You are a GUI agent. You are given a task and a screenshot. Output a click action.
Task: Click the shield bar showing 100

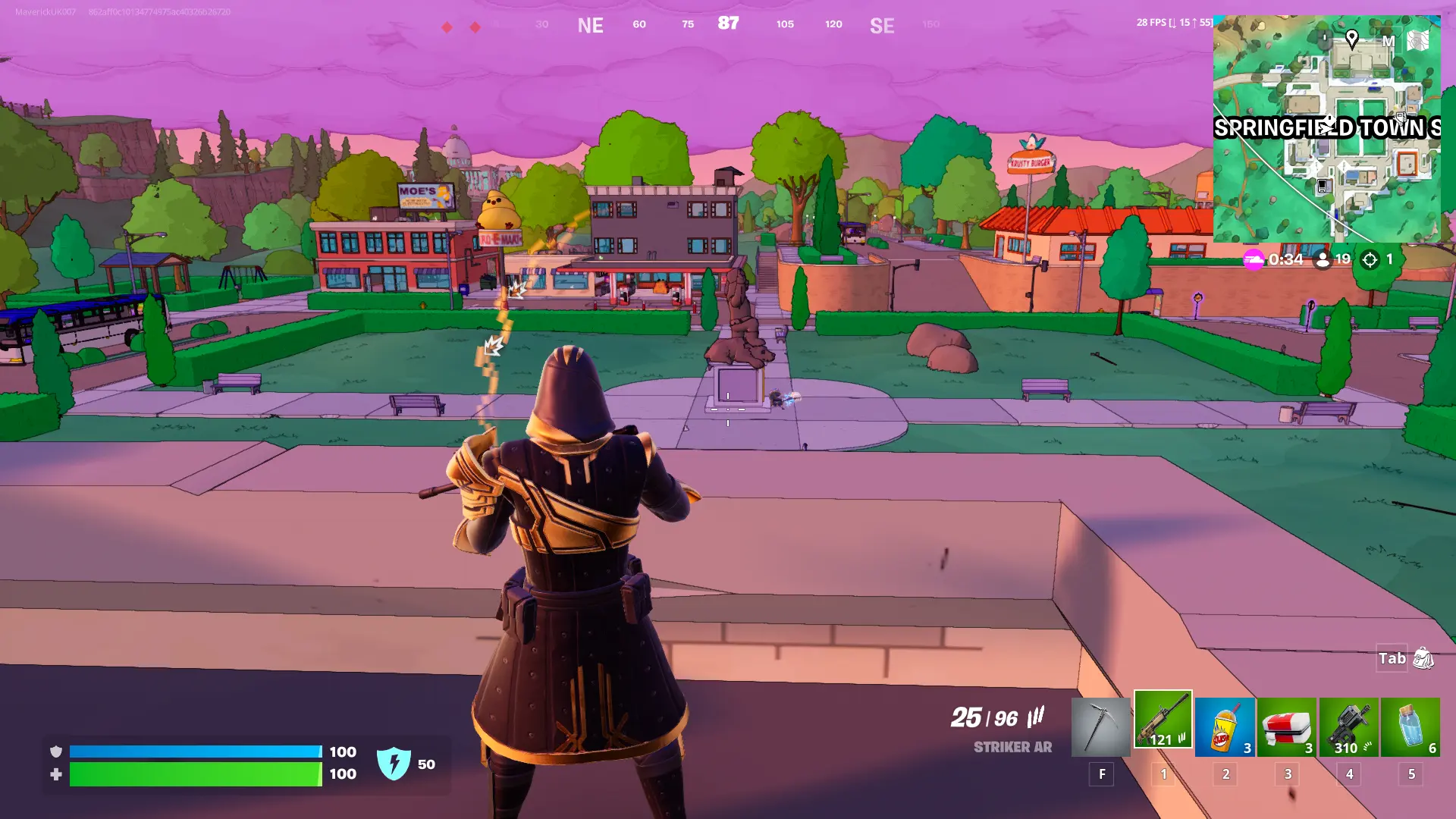click(193, 752)
